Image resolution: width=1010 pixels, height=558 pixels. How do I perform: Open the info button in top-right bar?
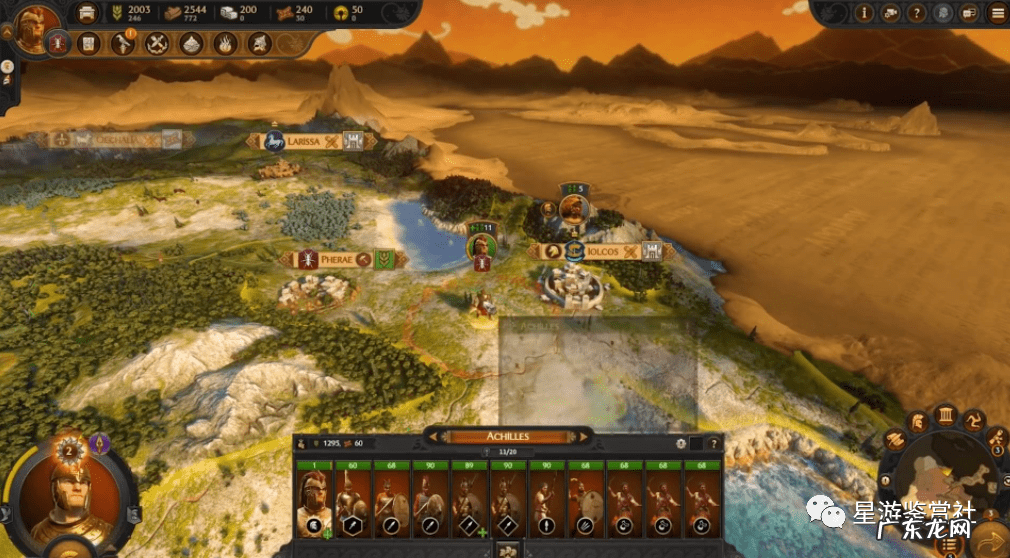[x=863, y=13]
